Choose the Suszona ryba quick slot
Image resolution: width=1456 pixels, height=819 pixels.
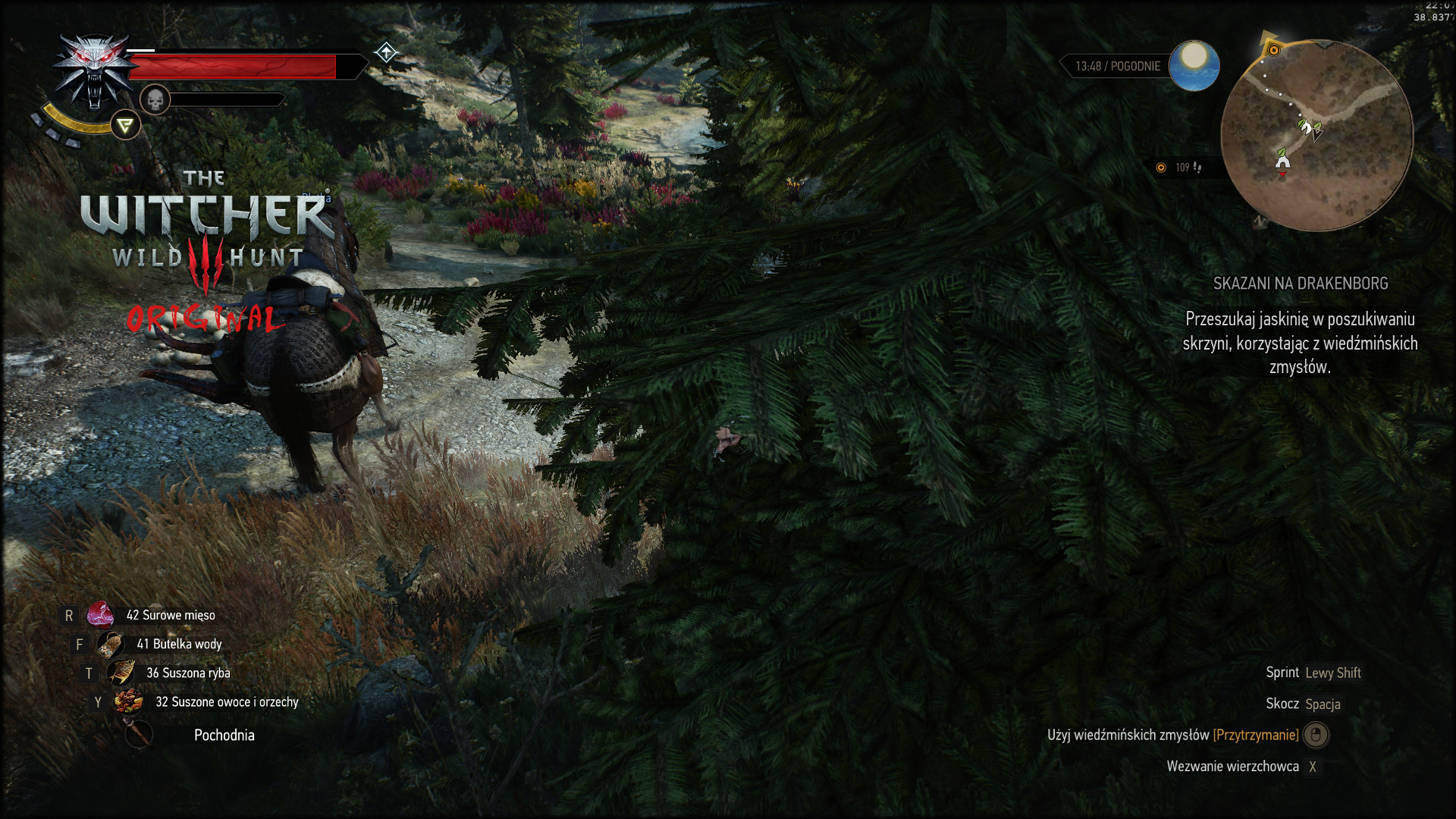click(x=121, y=673)
